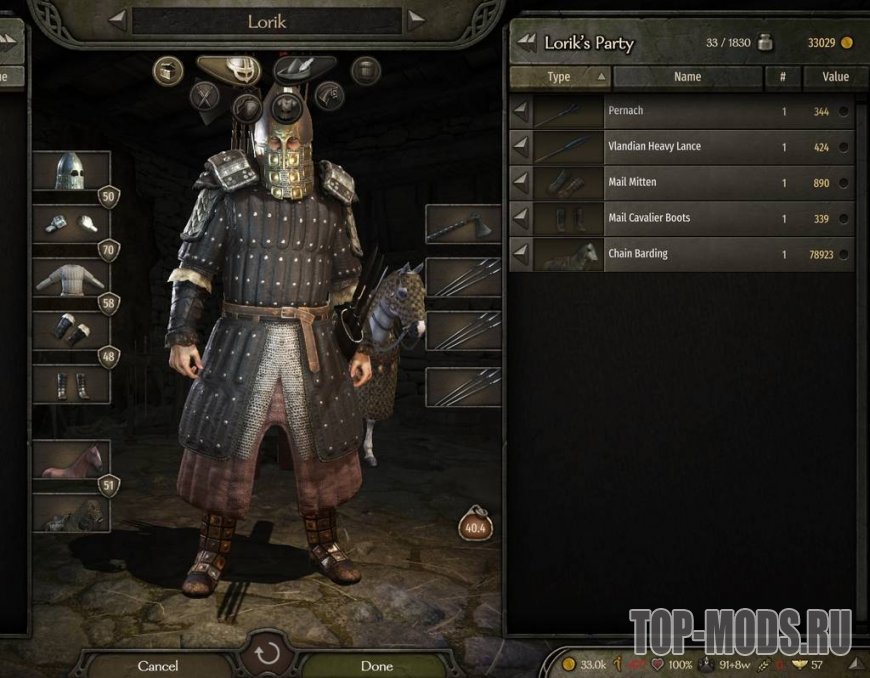
Task: Select the equipped boots slot
Action: coord(72,384)
